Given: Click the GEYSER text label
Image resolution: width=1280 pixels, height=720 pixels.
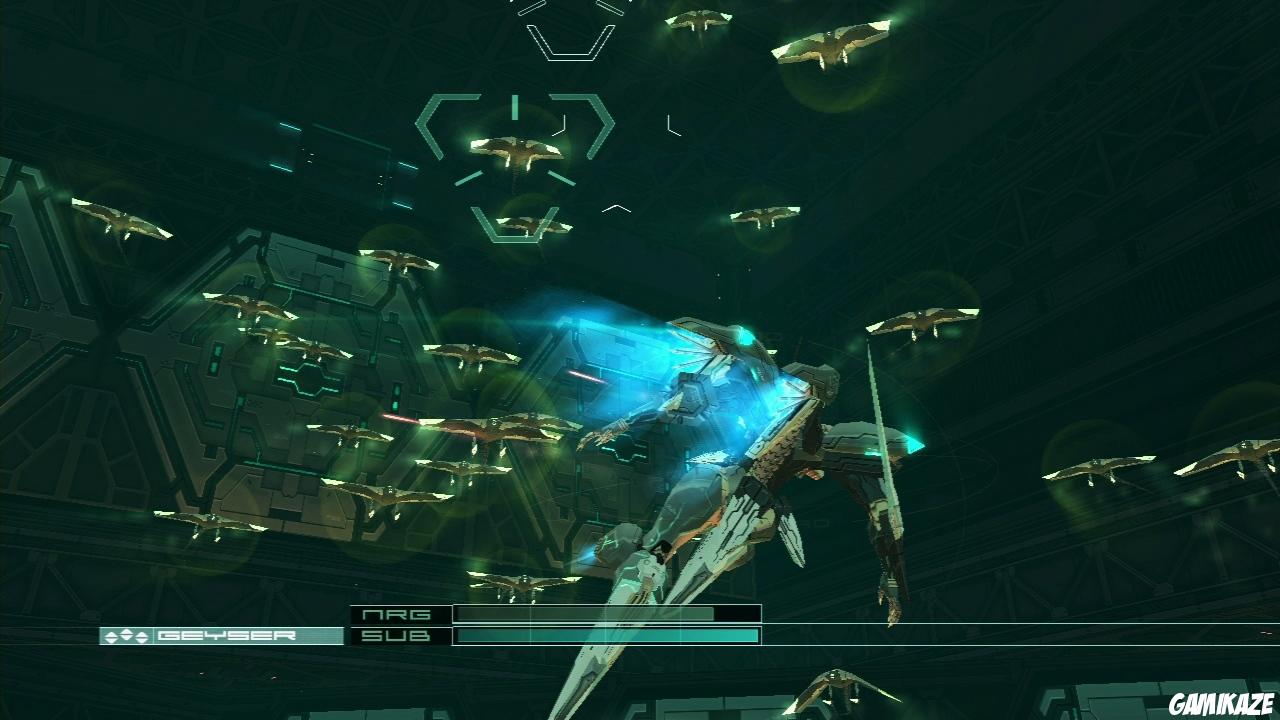Looking at the screenshot, I should [x=228, y=634].
